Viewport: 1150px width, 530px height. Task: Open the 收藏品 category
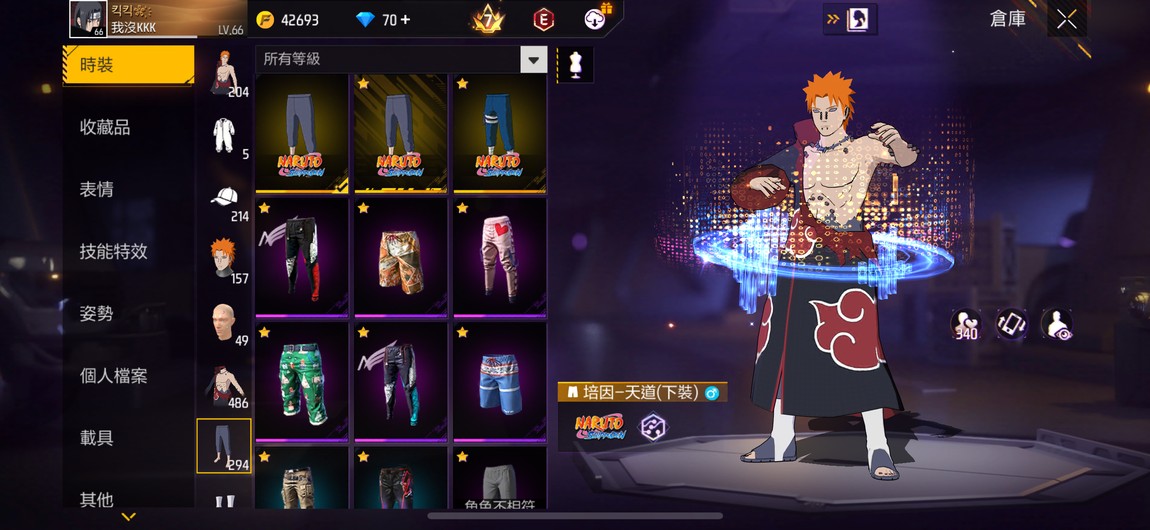105,128
